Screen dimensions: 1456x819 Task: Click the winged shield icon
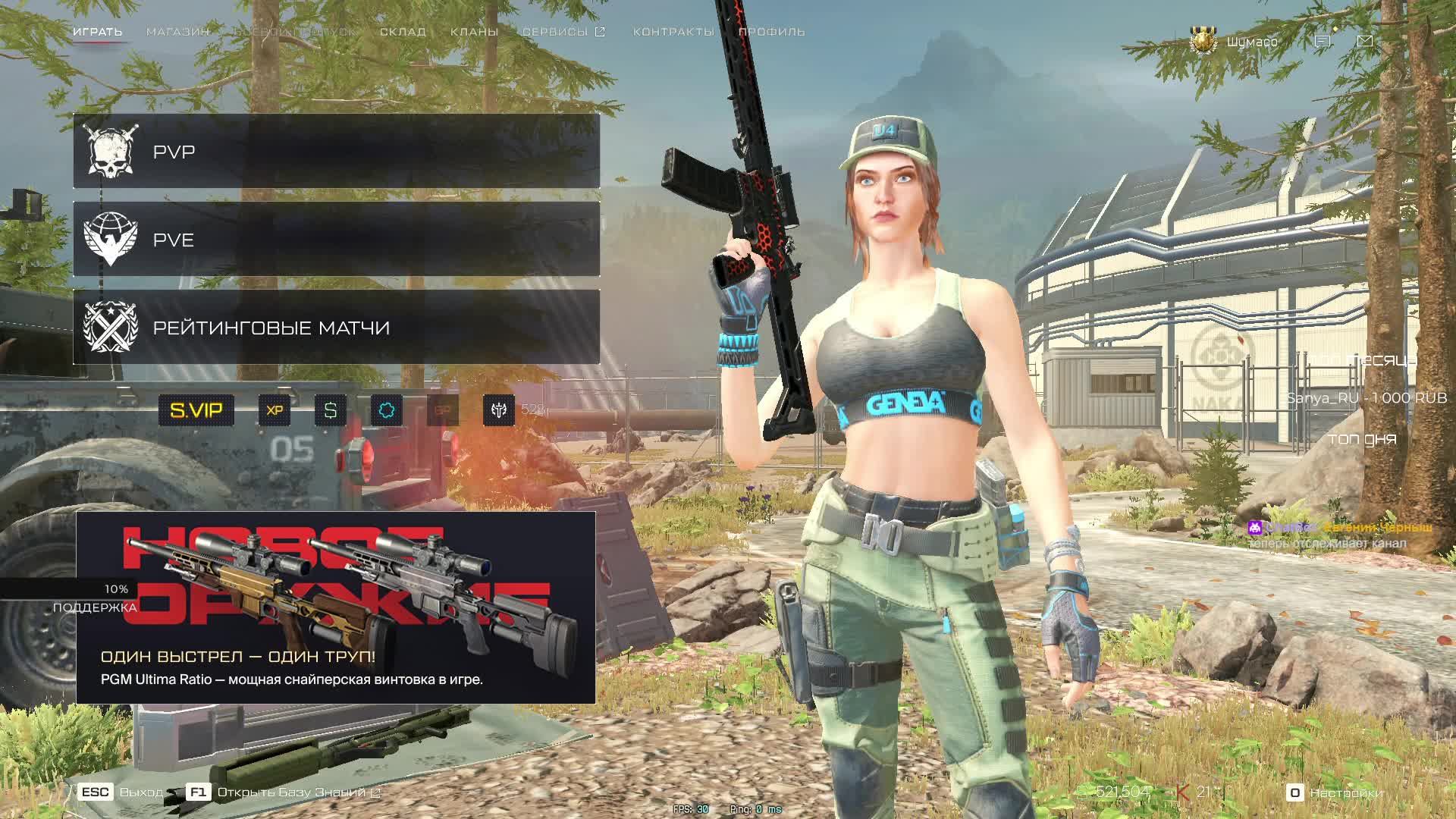click(499, 410)
